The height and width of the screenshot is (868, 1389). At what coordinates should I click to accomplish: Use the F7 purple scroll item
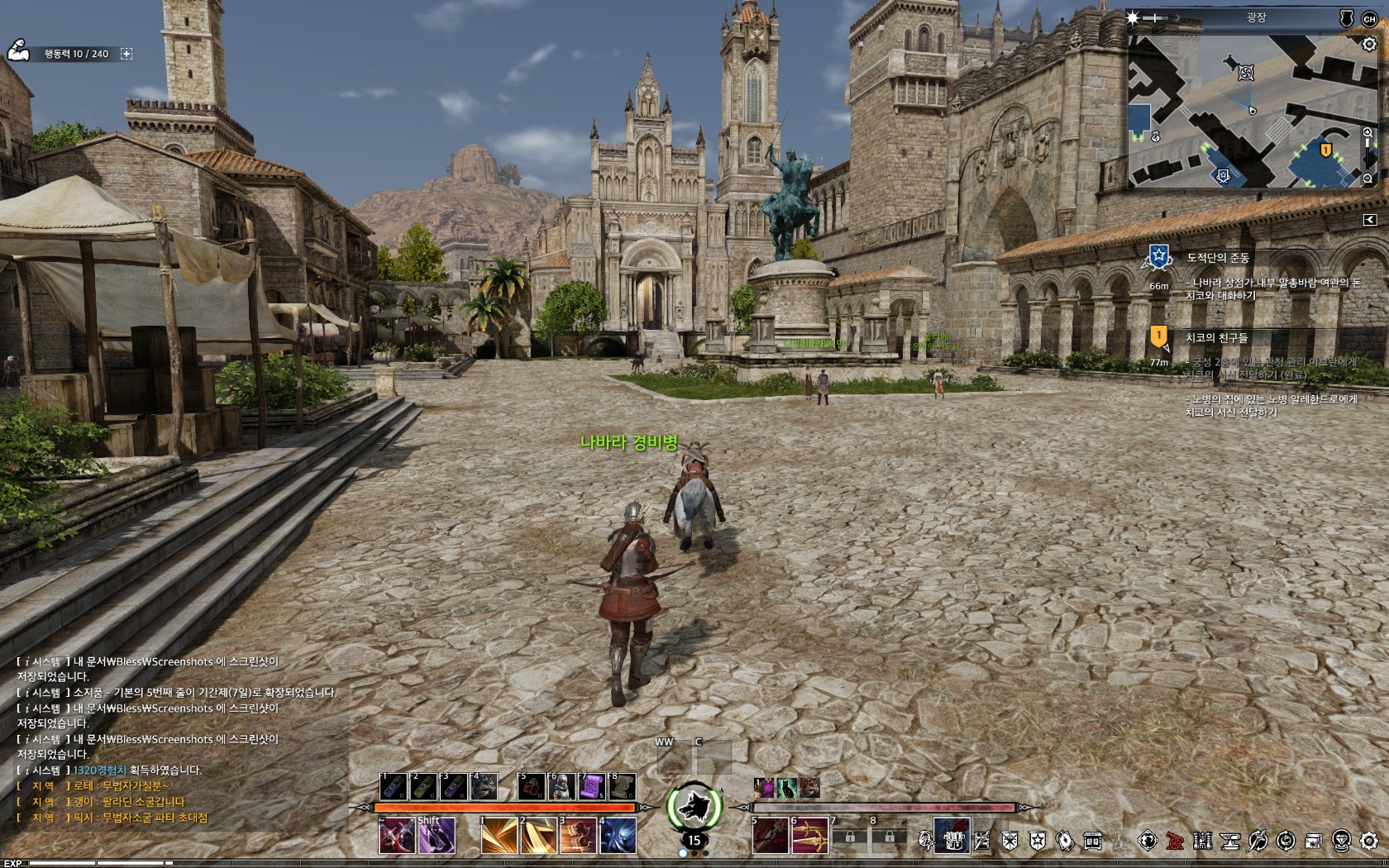coord(592,786)
